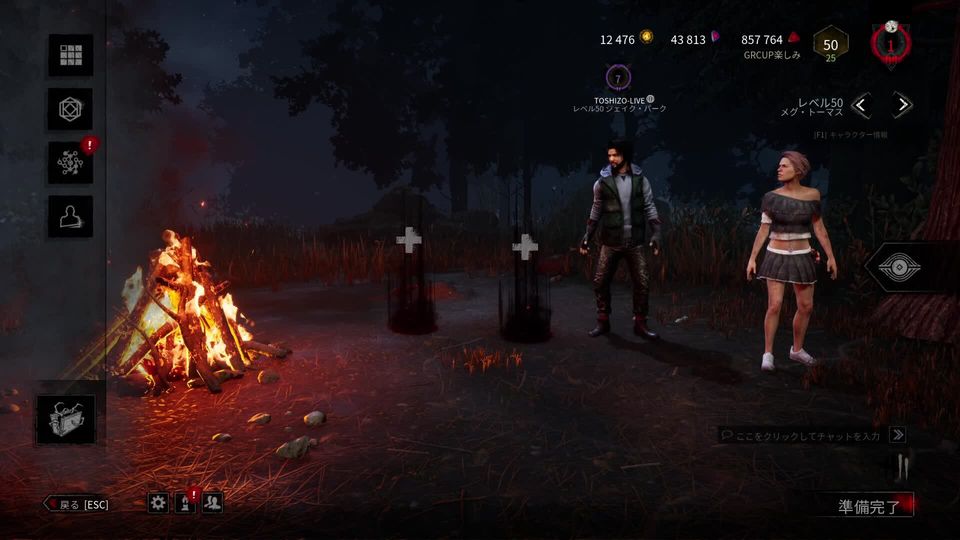Screen dimensions: 960x540
Task: Select TOSHIZO-LIVE's rank 7 player badge
Action: (619, 78)
